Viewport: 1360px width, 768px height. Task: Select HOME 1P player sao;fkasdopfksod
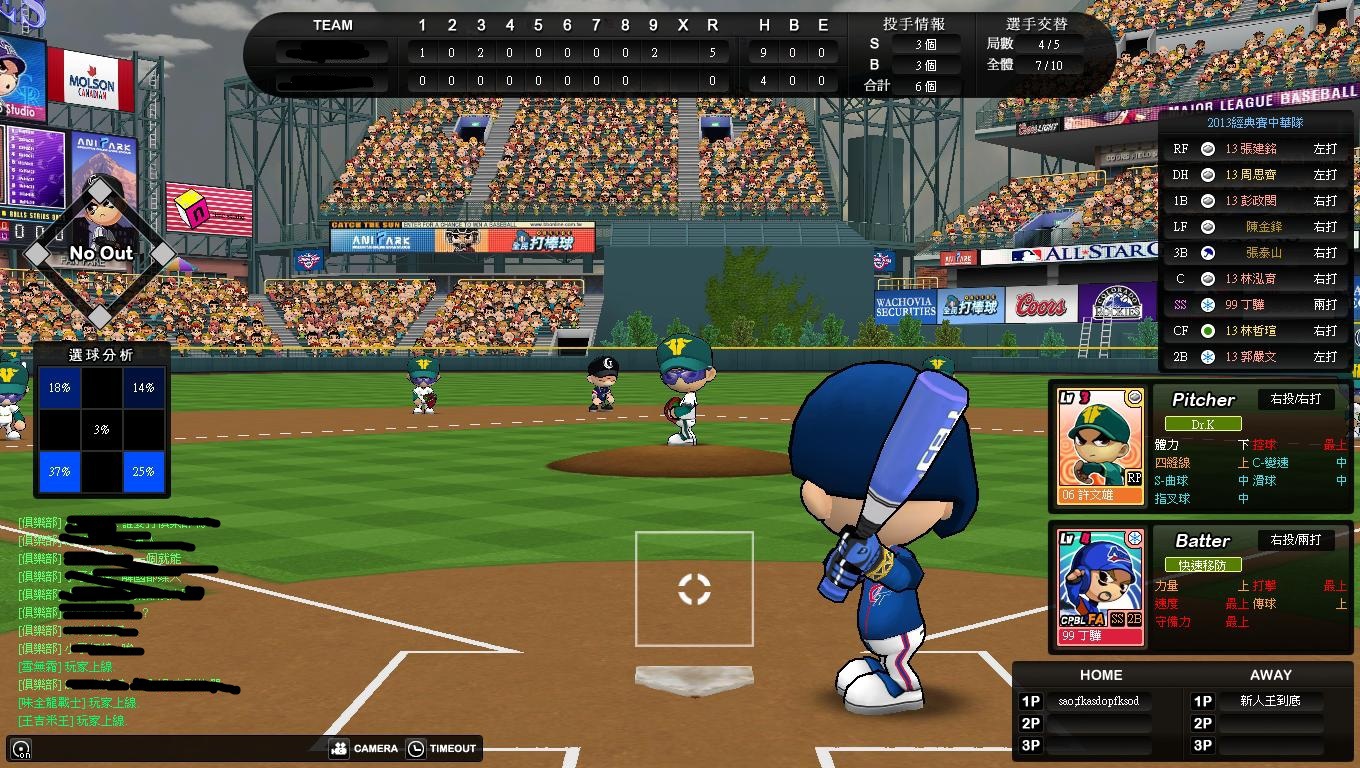[1098, 701]
